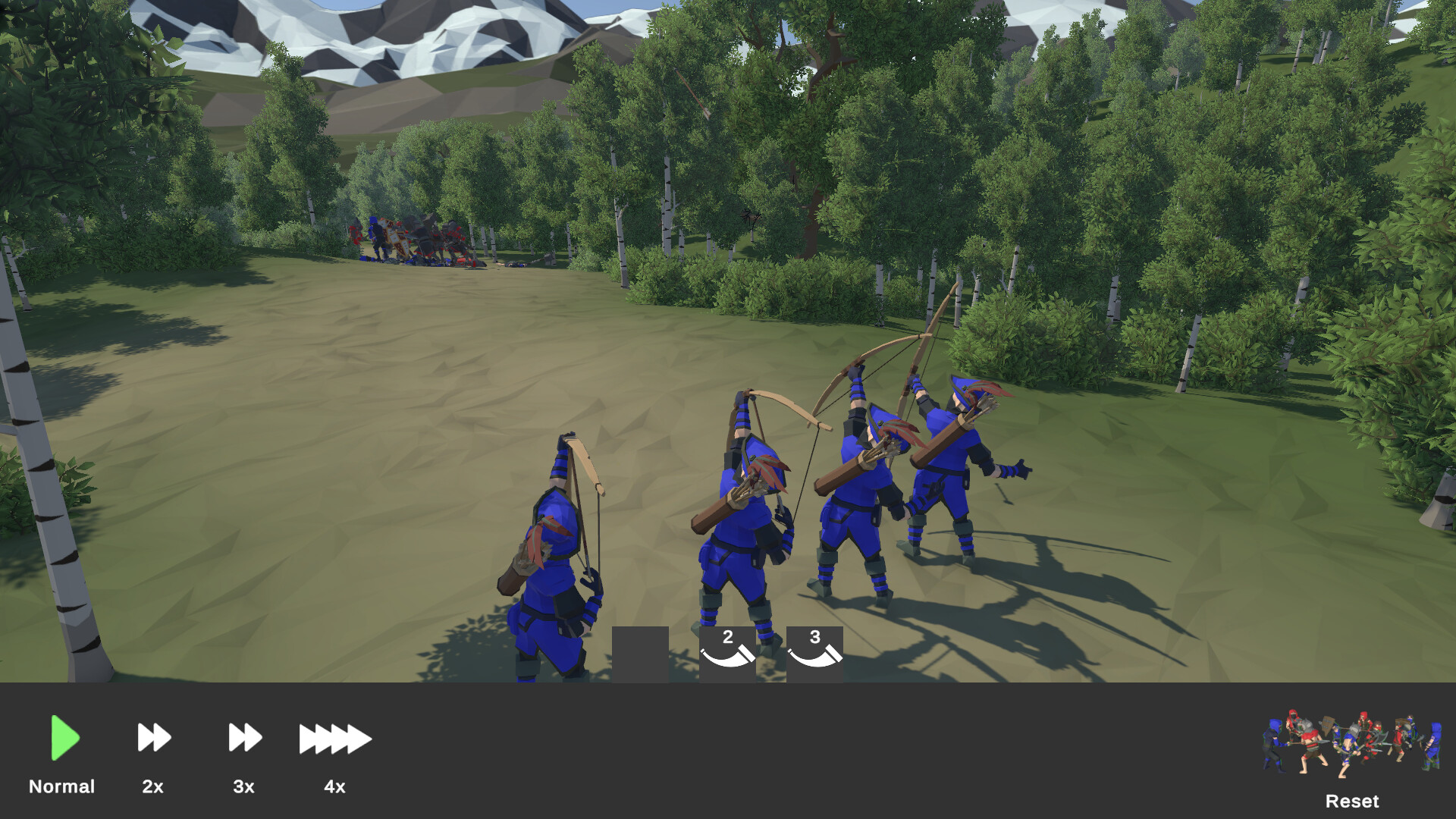The width and height of the screenshot is (1456, 819).
Task: Enable Normal speed via its text label
Action: point(62,786)
